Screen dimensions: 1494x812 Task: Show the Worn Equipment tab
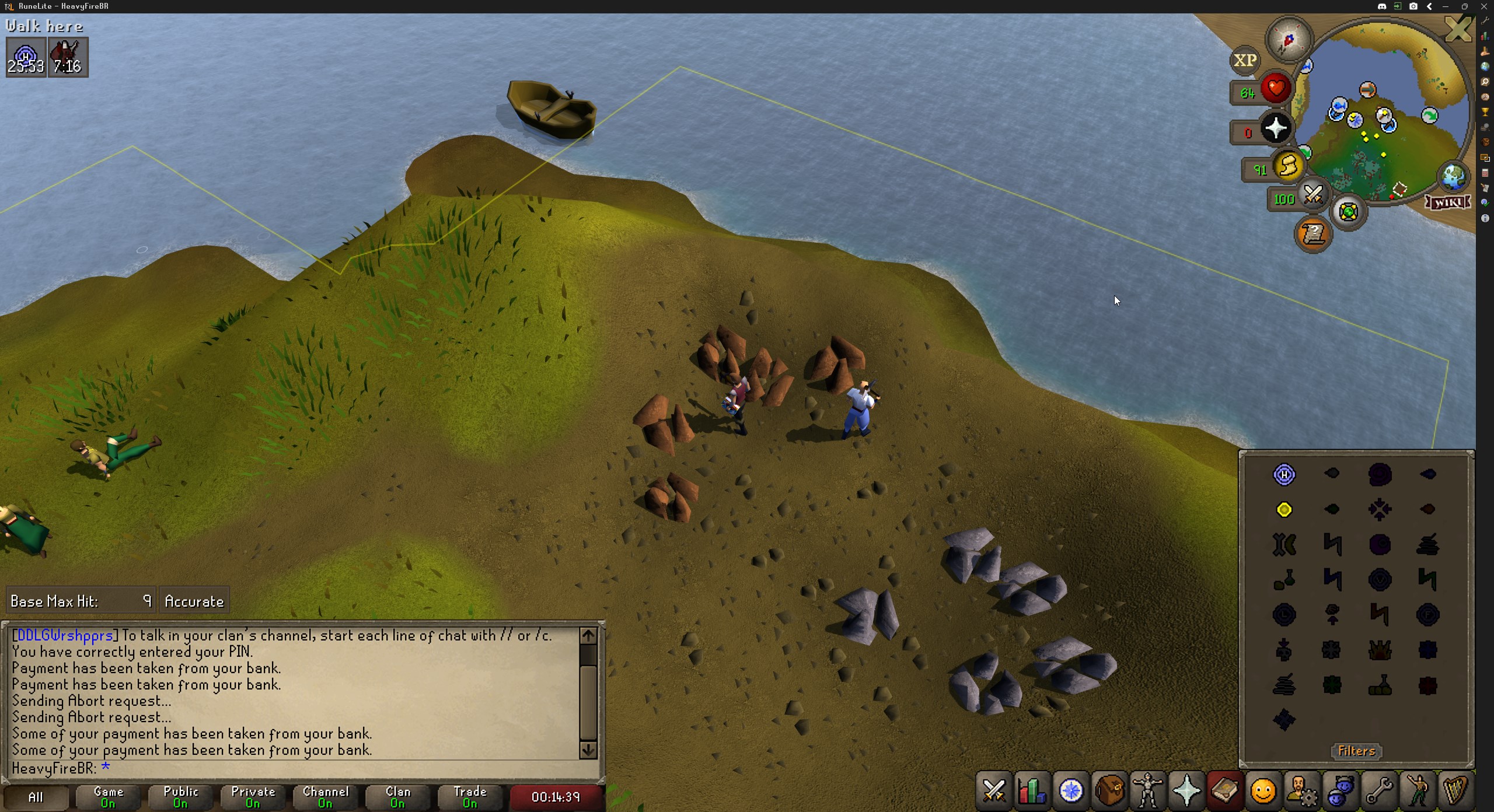tap(1148, 791)
